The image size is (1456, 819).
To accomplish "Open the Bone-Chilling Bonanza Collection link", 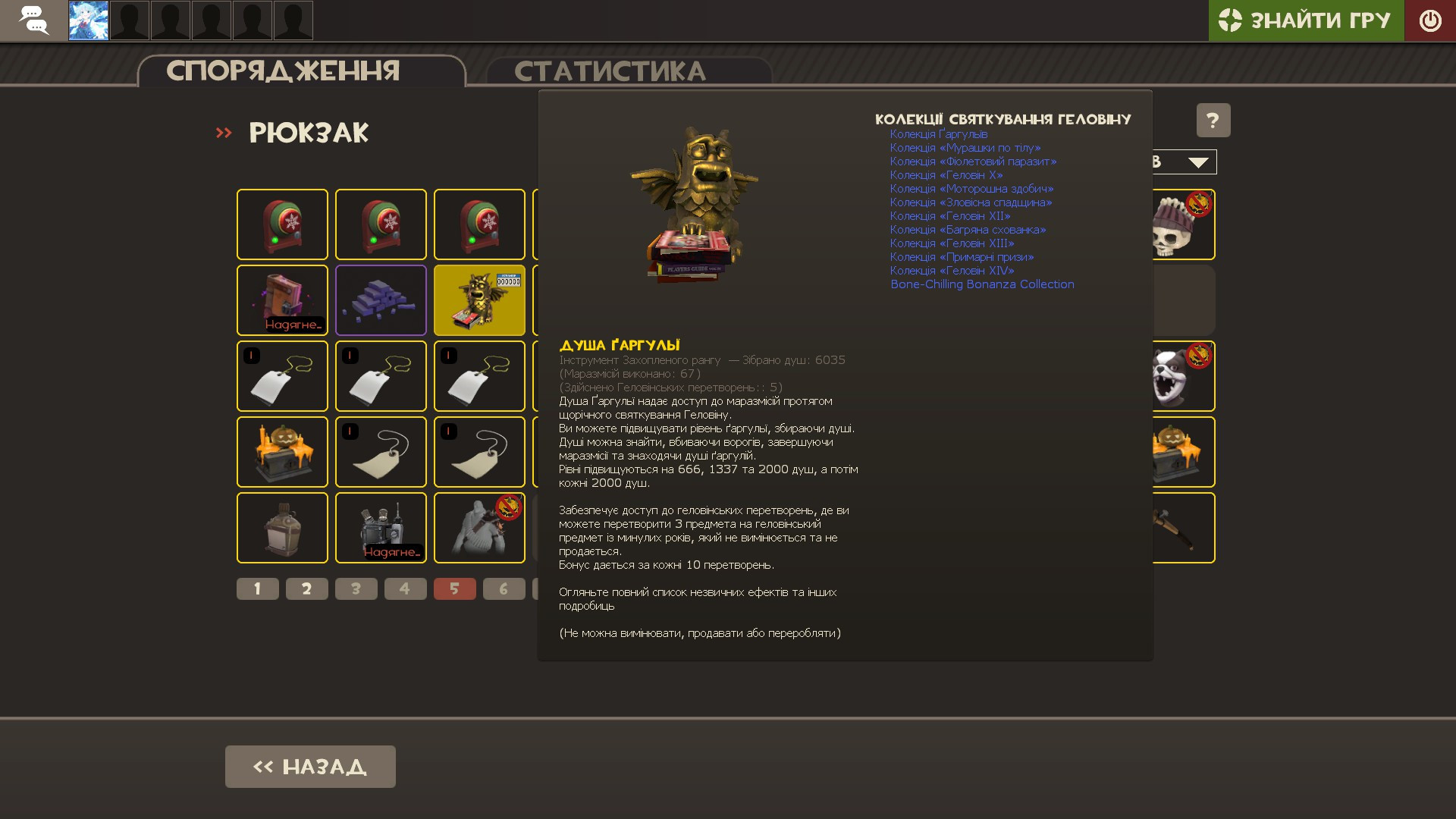I will 982,284.
